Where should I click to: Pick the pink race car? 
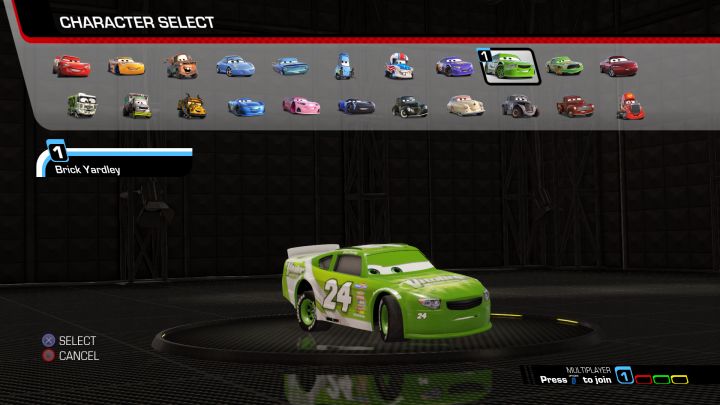[300, 104]
